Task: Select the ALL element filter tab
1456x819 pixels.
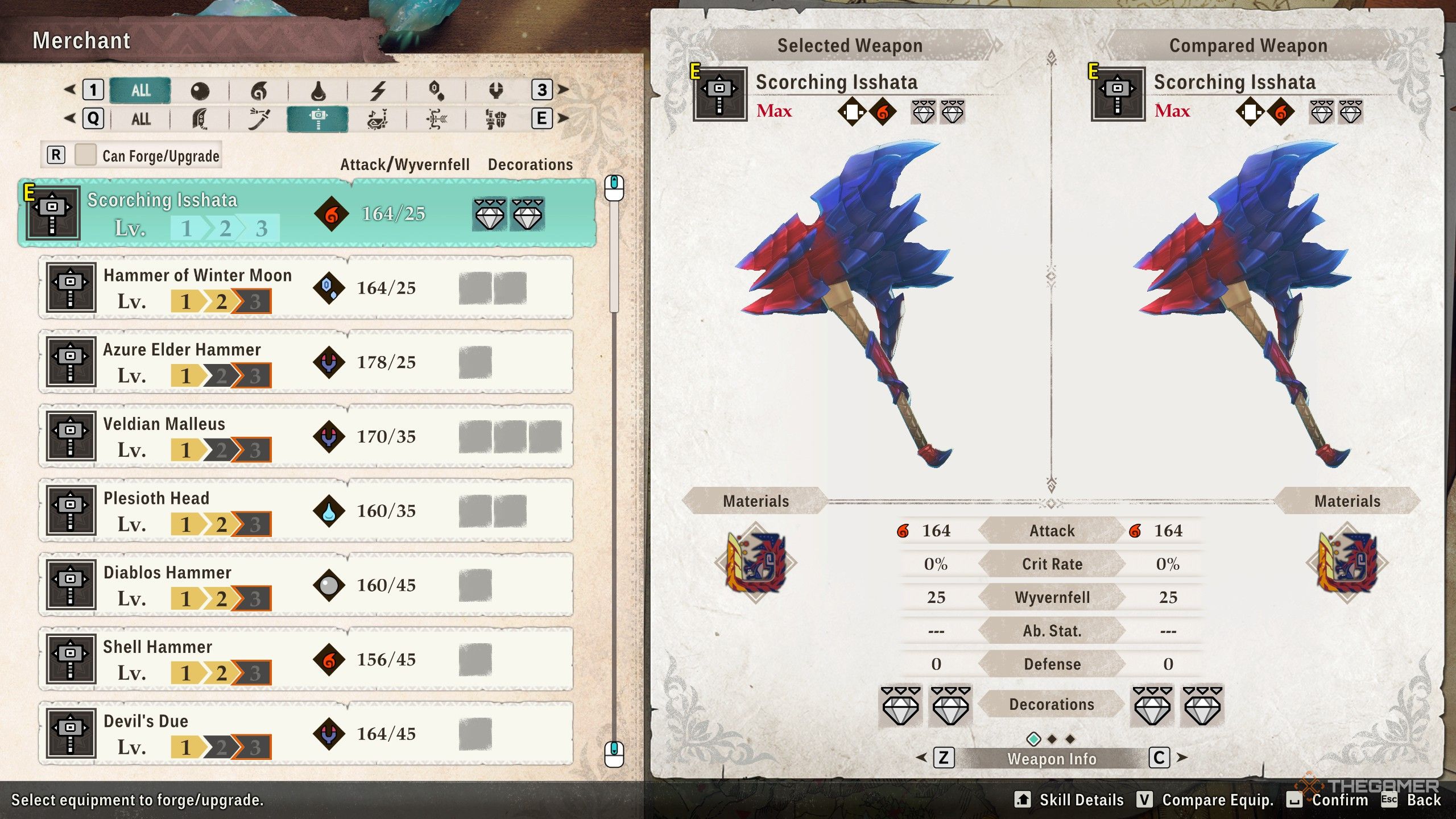Action: pos(140,90)
